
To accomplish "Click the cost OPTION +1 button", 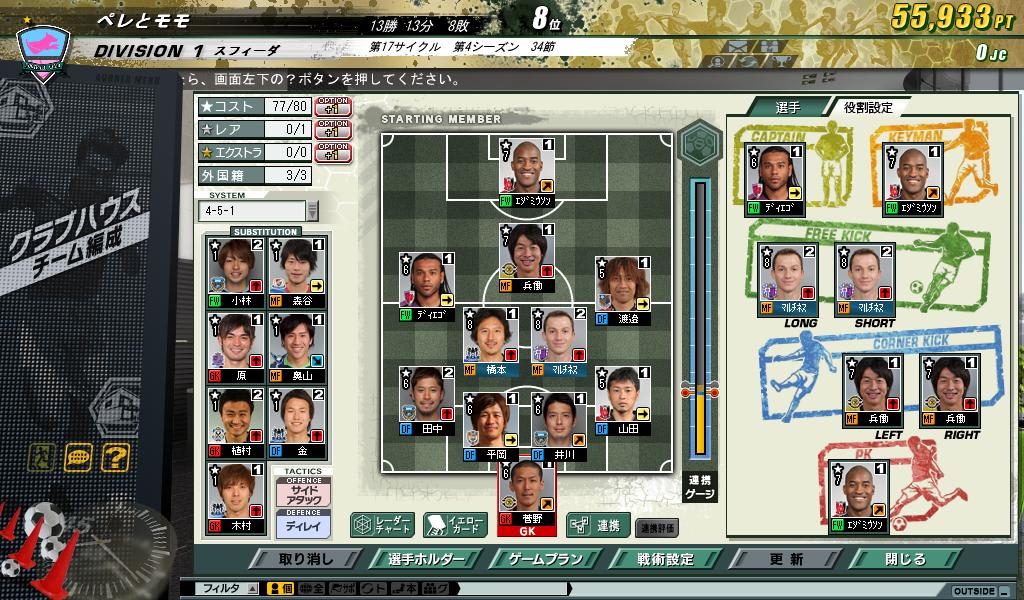I will (x=333, y=106).
